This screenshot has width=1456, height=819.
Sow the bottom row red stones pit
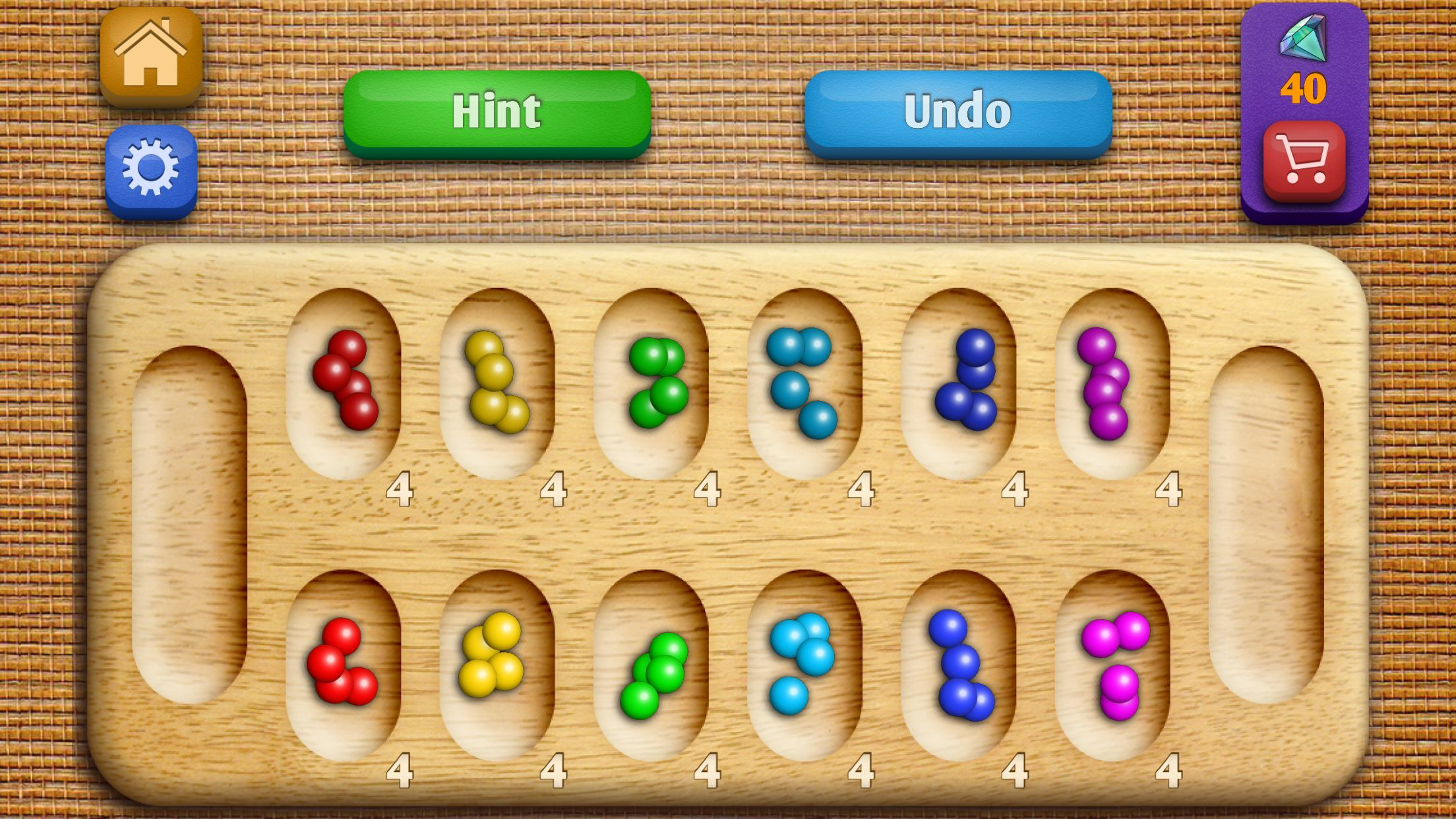[x=344, y=665]
